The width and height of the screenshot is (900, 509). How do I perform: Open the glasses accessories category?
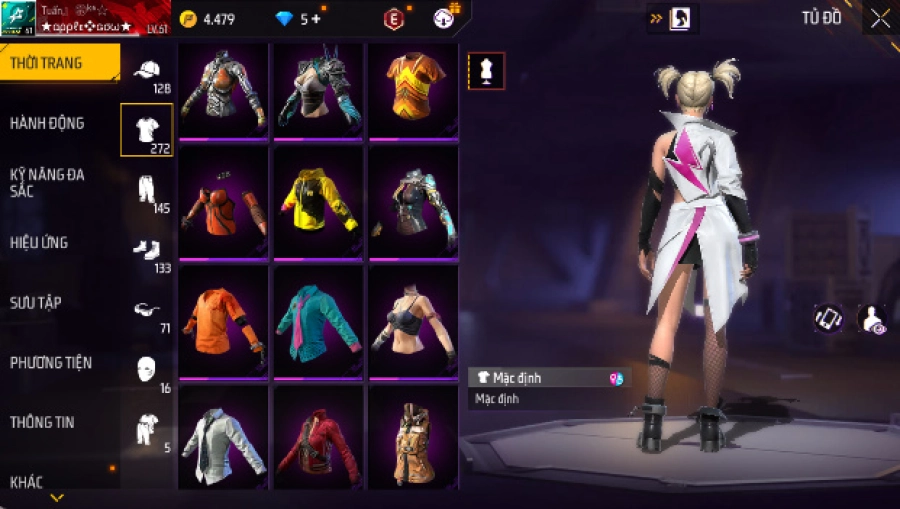(147, 310)
